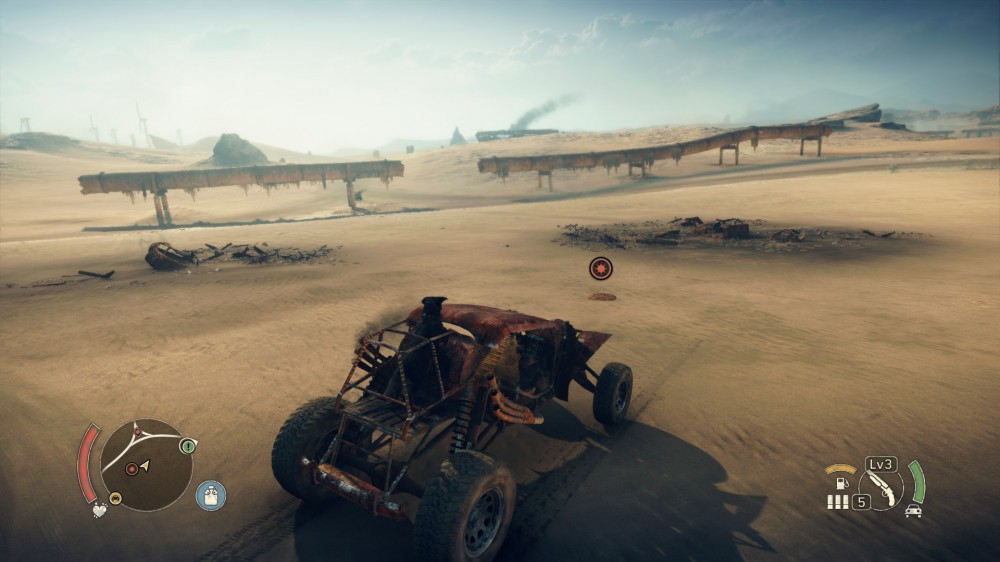Click the circular minimap
The width and height of the screenshot is (1000, 562).
[x=146, y=464]
